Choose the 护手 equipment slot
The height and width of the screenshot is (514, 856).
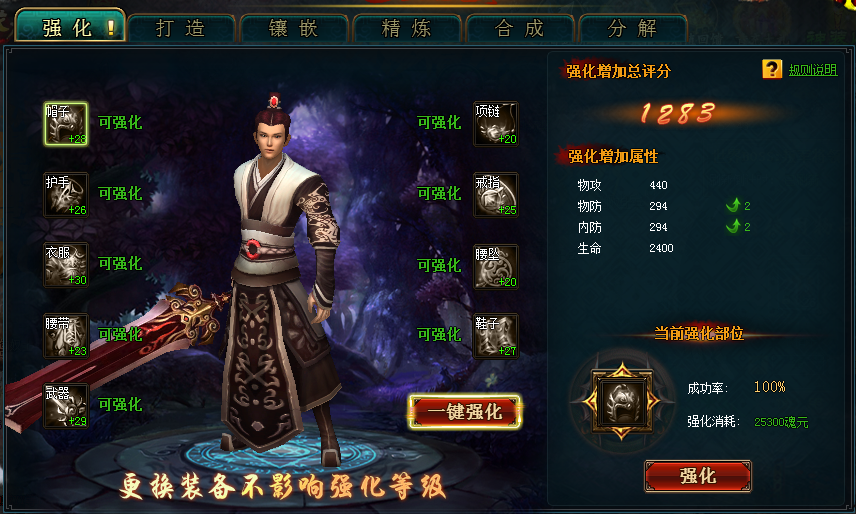pyautogui.click(x=66, y=194)
